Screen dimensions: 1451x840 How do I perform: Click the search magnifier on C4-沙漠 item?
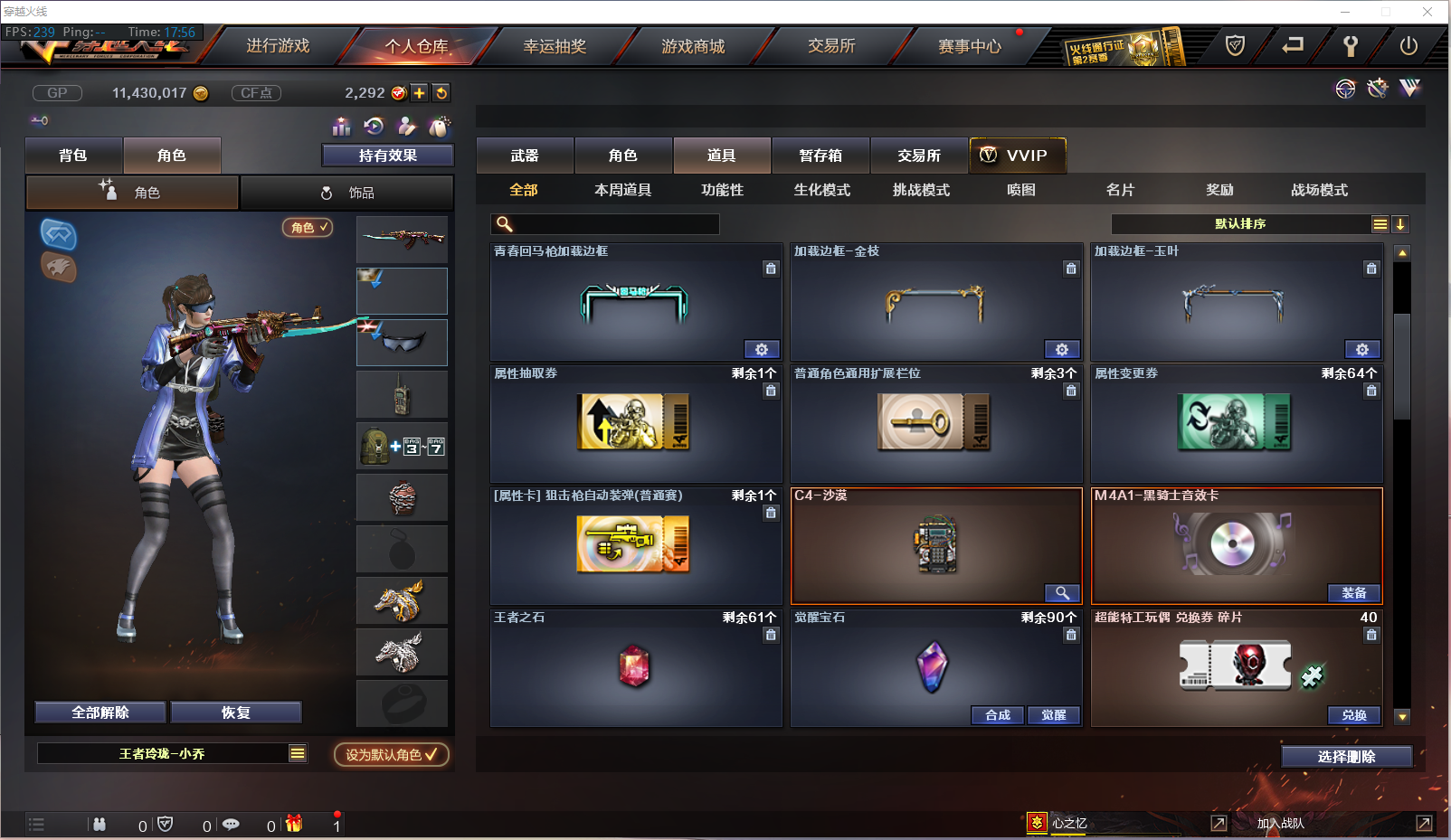pos(1062,593)
